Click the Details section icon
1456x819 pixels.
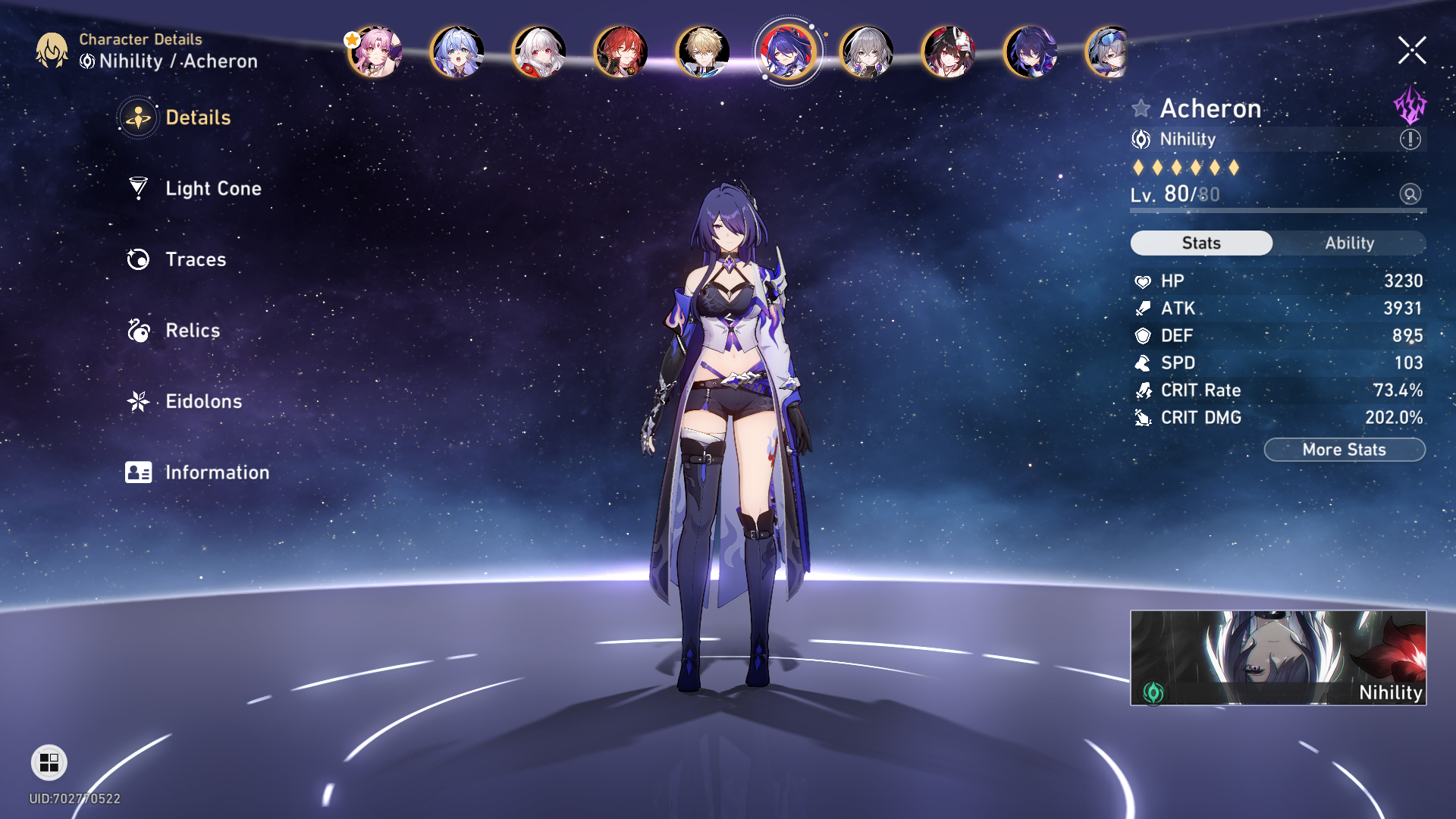point(137,118)
